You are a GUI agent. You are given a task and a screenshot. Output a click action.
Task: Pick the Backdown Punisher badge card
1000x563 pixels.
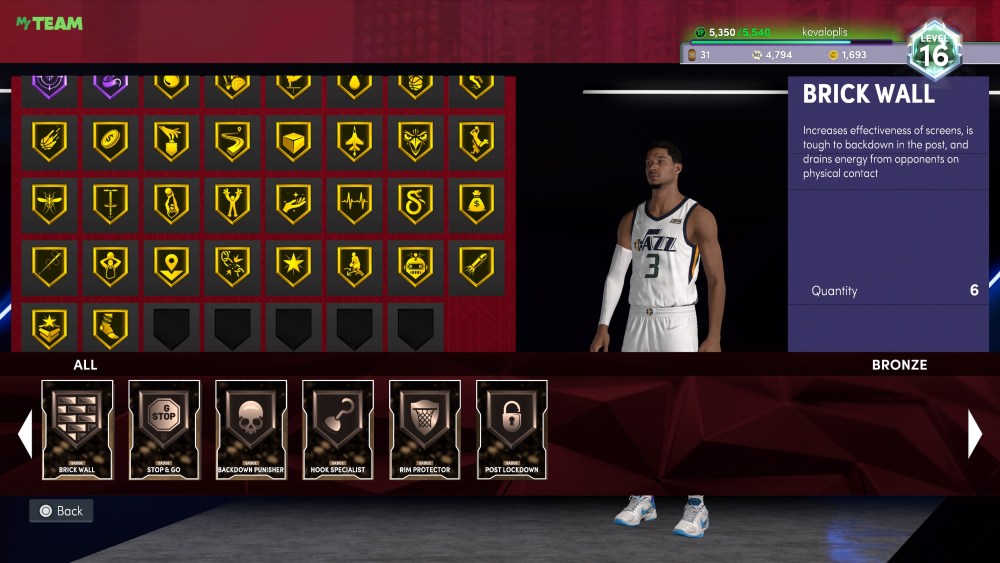[x=251, y=429]
